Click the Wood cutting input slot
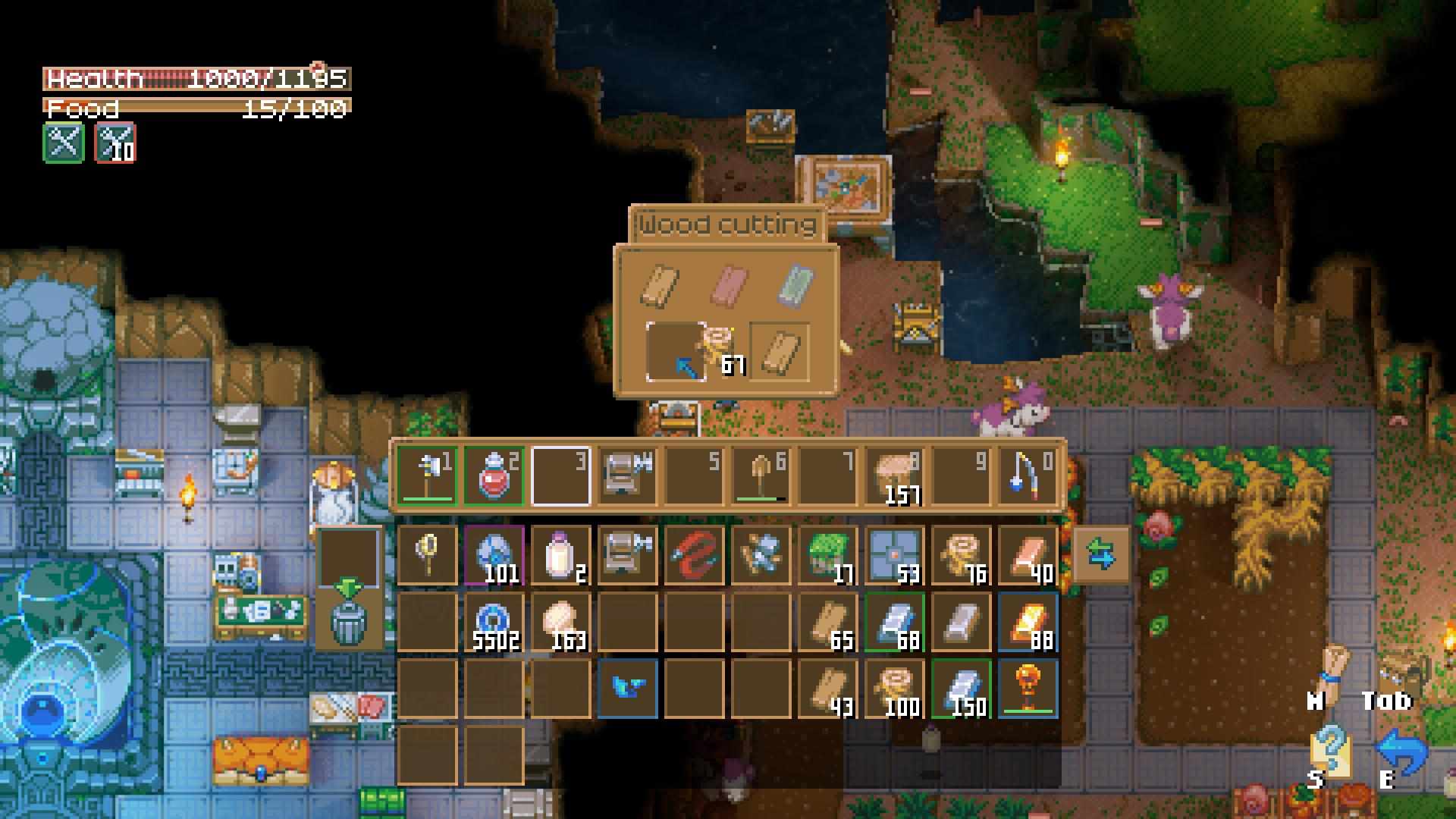The width and height of the screenshot is (1456, 819). [x=676, y=352]
